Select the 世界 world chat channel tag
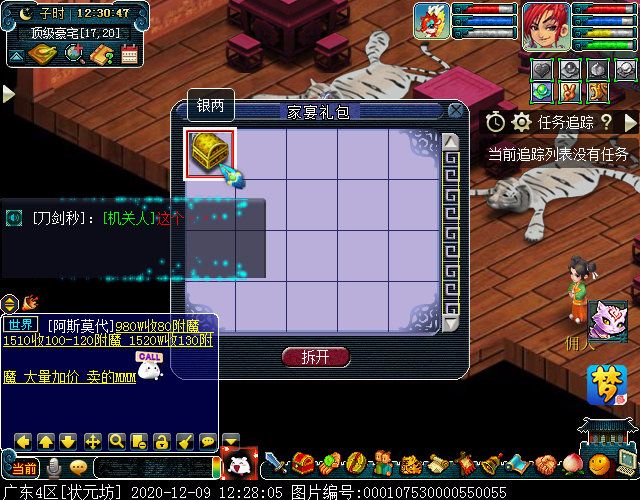 tap(19, 325)
